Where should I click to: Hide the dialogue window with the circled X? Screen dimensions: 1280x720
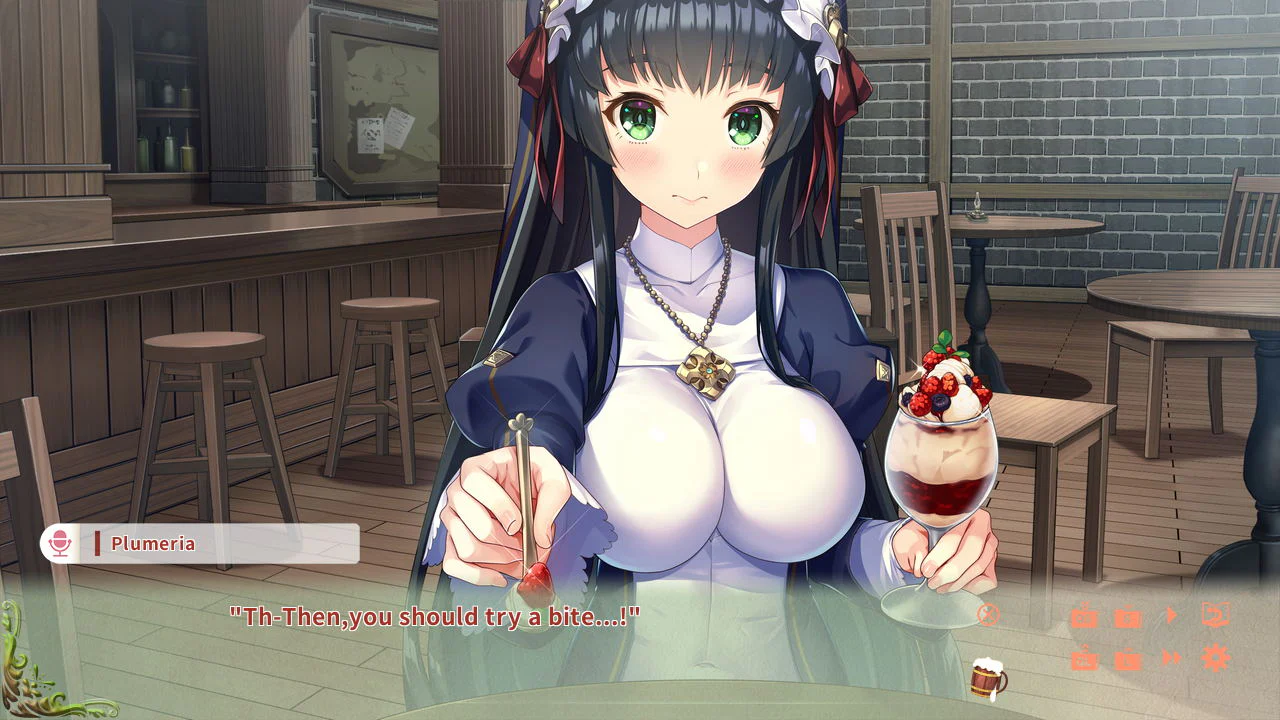(x=988, y=615)
